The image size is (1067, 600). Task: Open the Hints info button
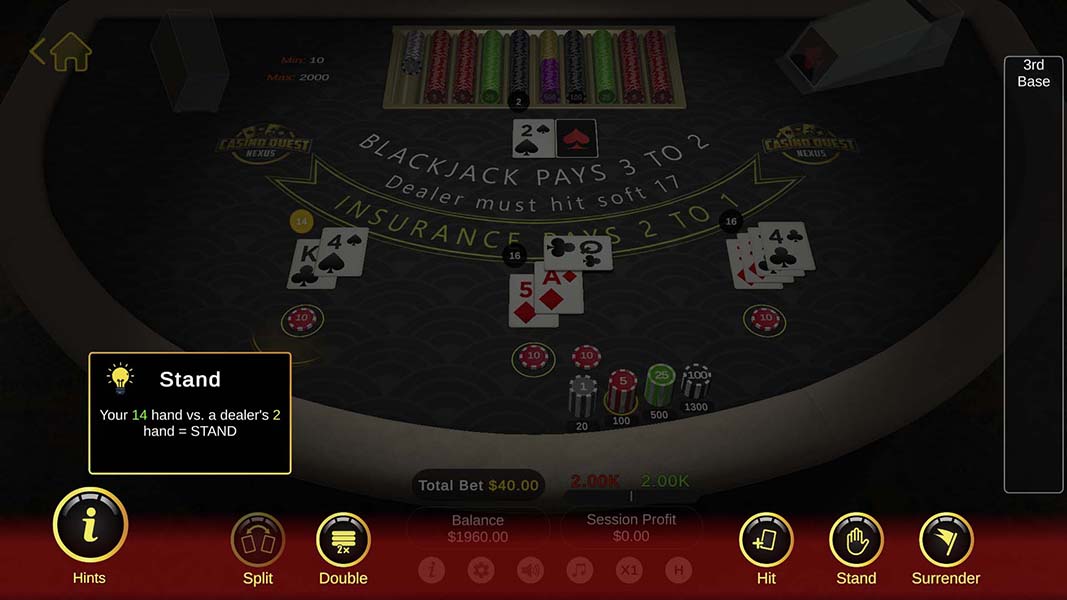click(90, 526)
